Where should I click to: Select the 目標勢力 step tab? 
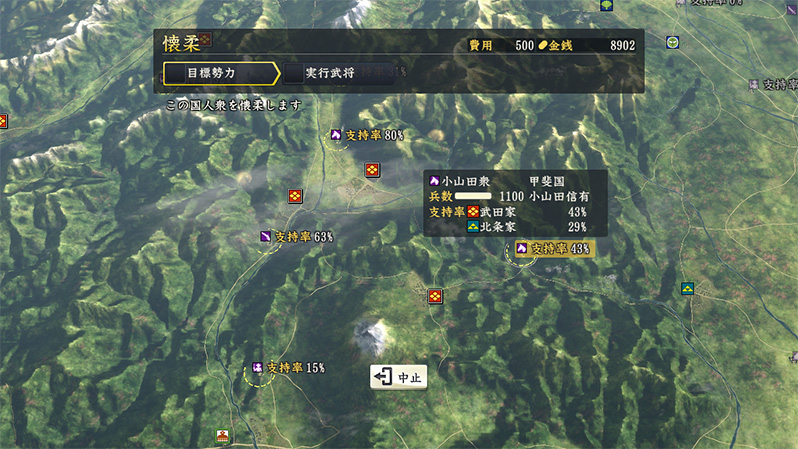218,73
